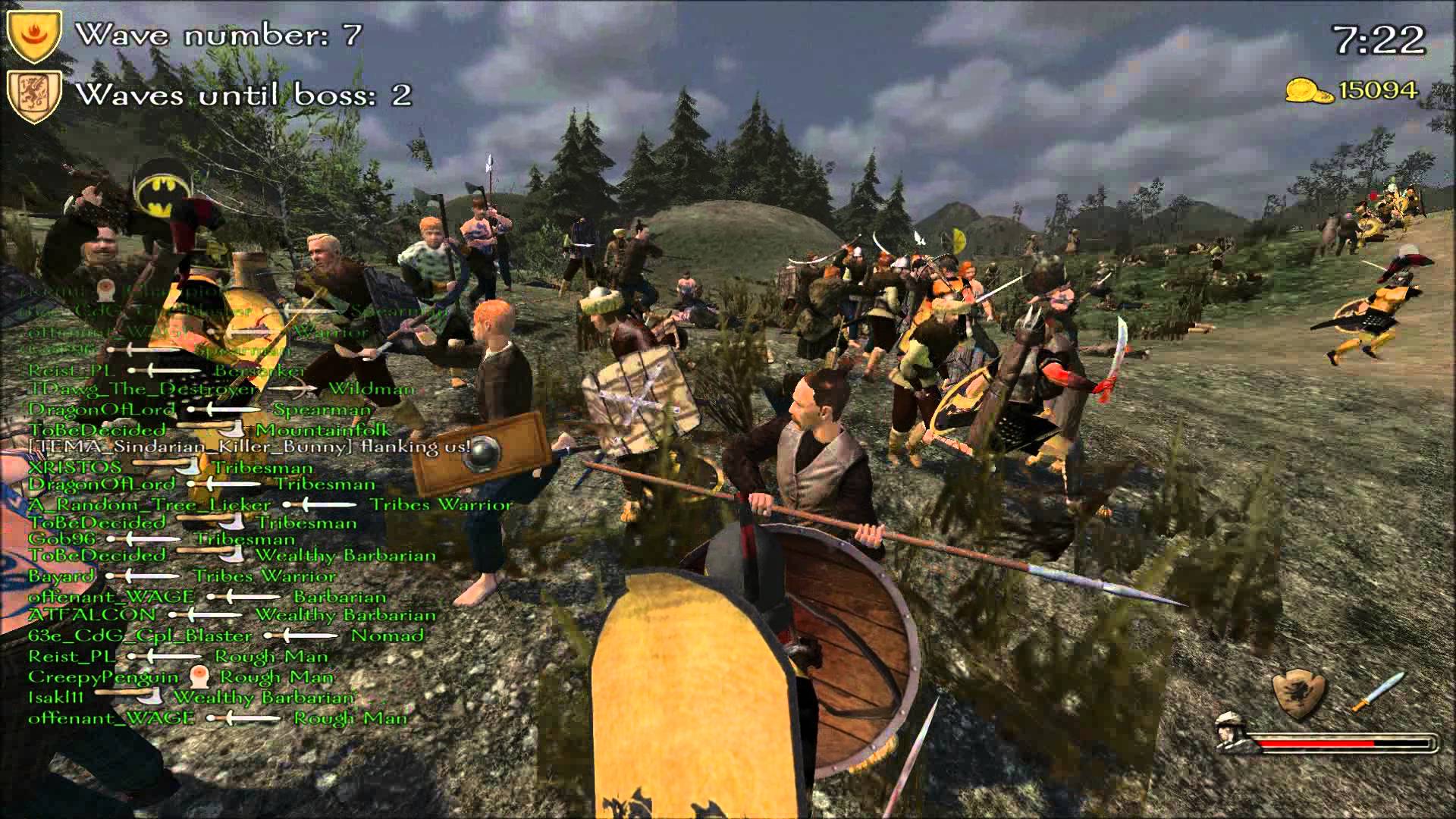The width and height of the screenshot is (1456, 819).
Task: Select the equipped shield icon
Action: coord(1299,692)
